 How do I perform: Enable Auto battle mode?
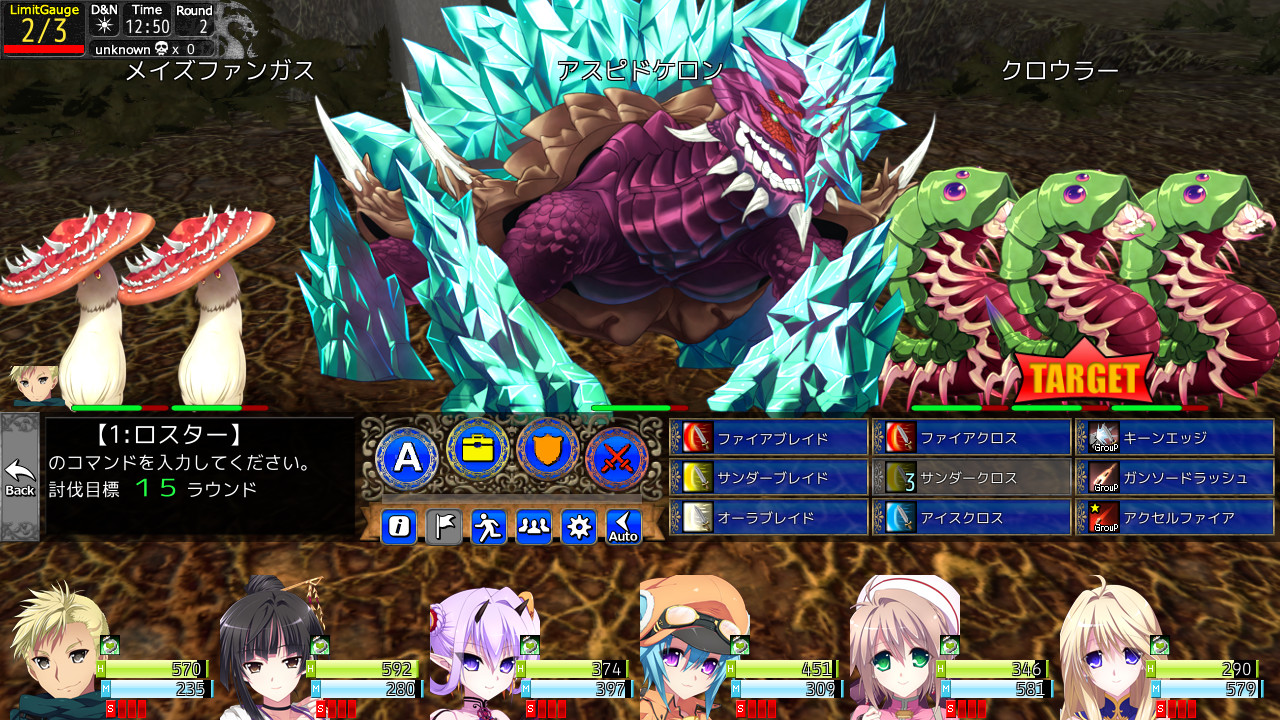(623, 527)
